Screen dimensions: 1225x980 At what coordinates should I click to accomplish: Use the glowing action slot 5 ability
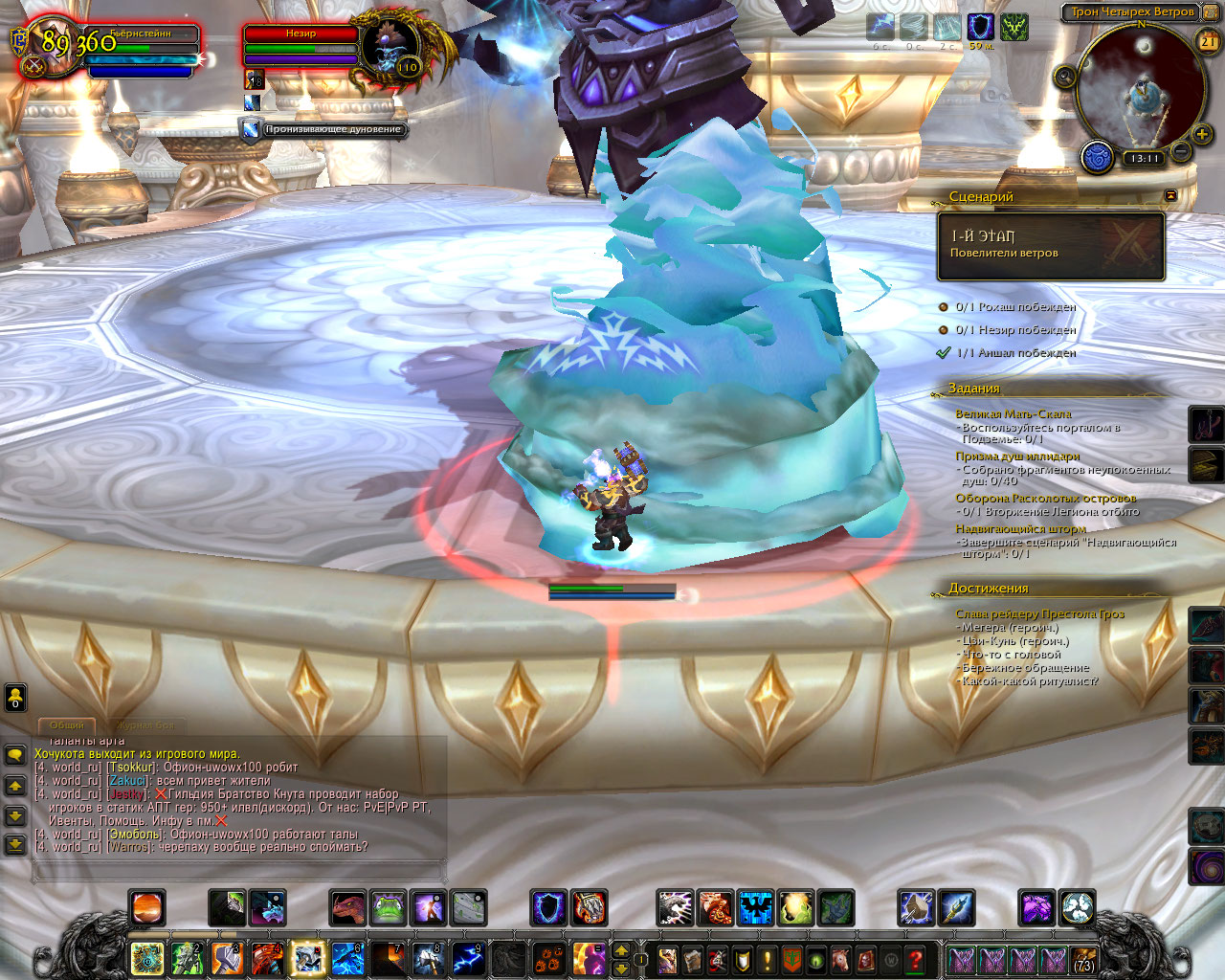pyautogui.click(x=308, y=958)
